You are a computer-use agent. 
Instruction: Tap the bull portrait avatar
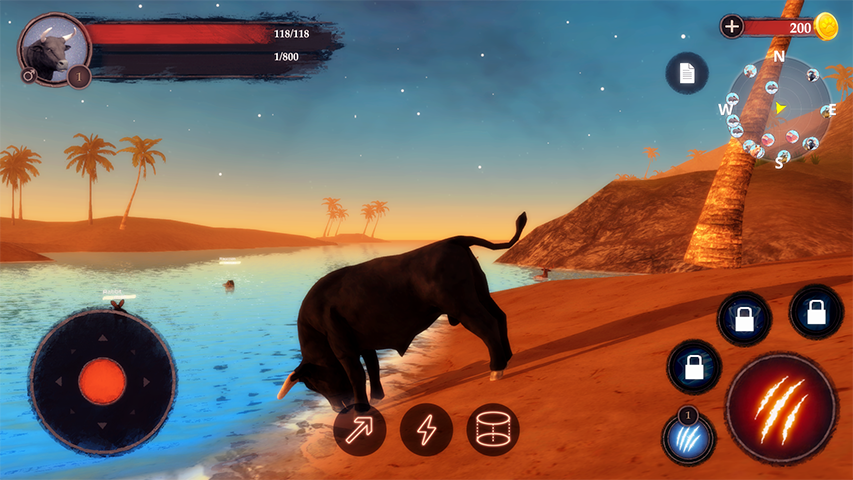(52, 46)
